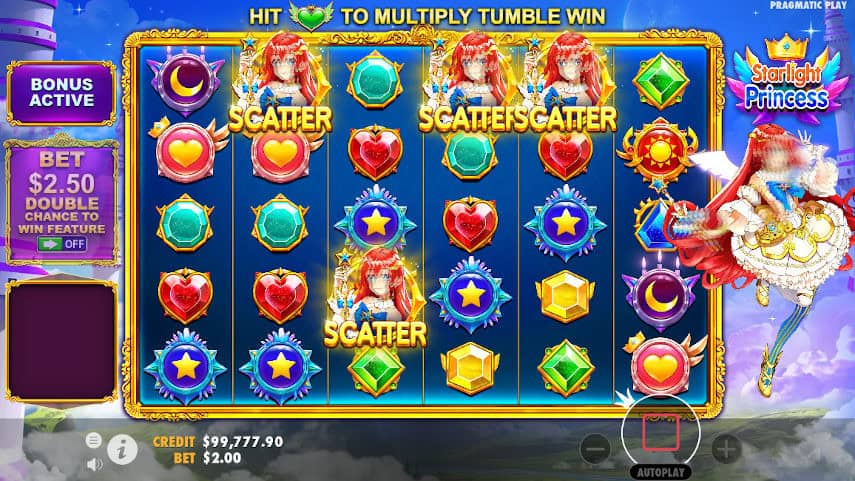Screen dimensions: 855x481
Task: Increase the bet with the plus button
Action: (x=726, y=449)
